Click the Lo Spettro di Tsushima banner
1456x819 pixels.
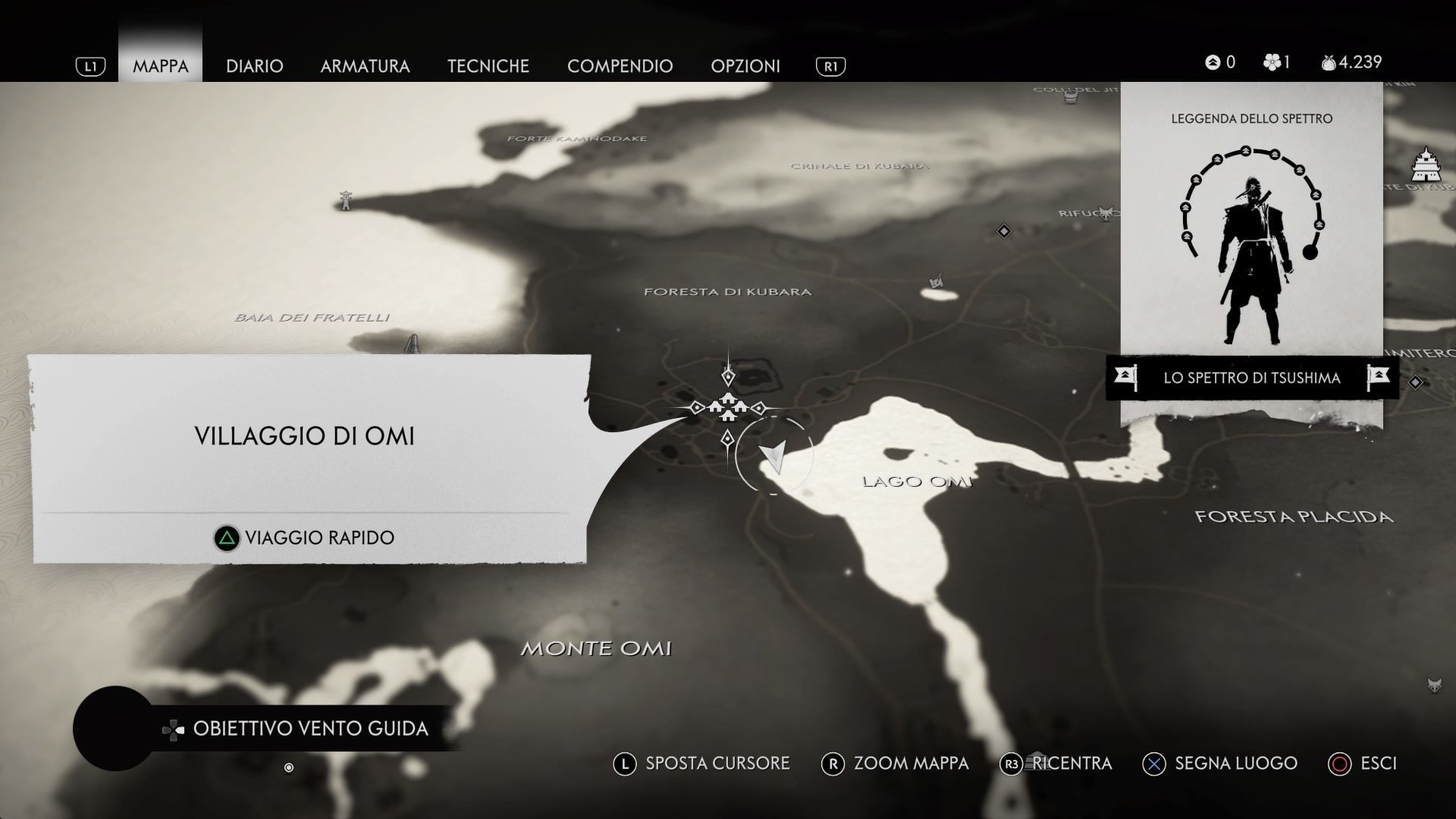[1251, 378]
